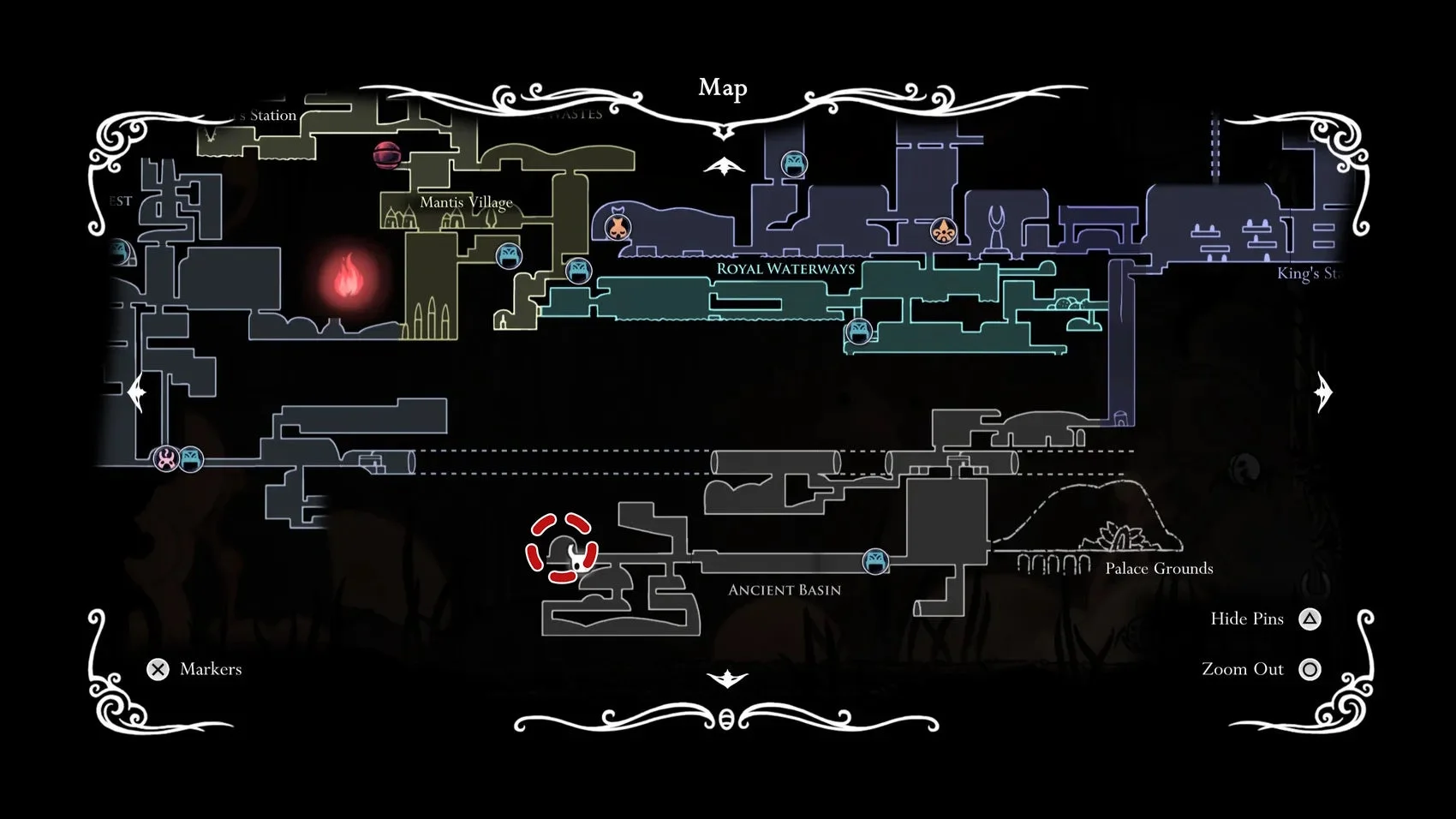
Task: Click the Royal Waterways region label
Action: pos(785,268)
